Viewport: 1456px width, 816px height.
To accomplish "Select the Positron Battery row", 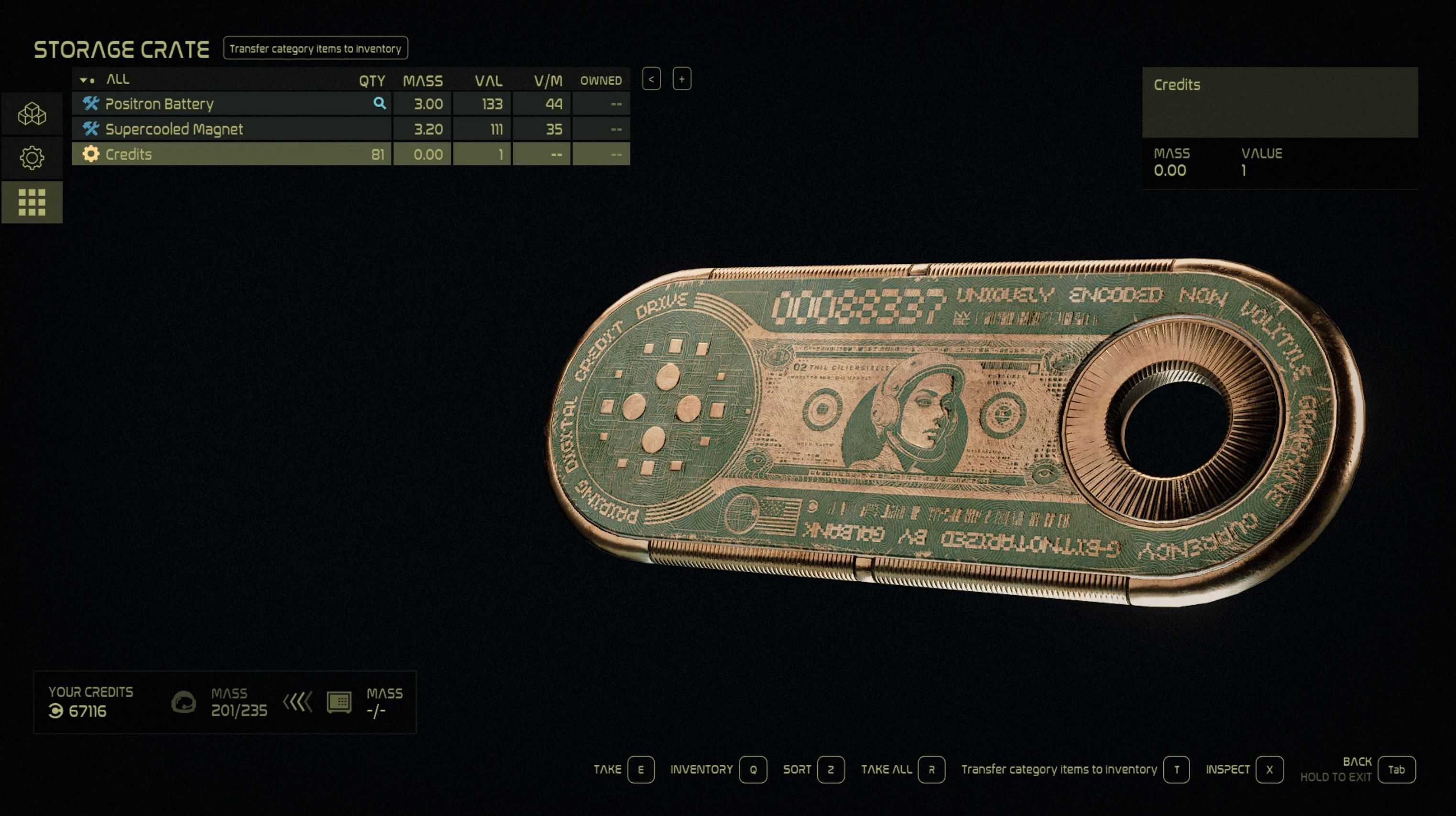I will [x=226, y=104].
